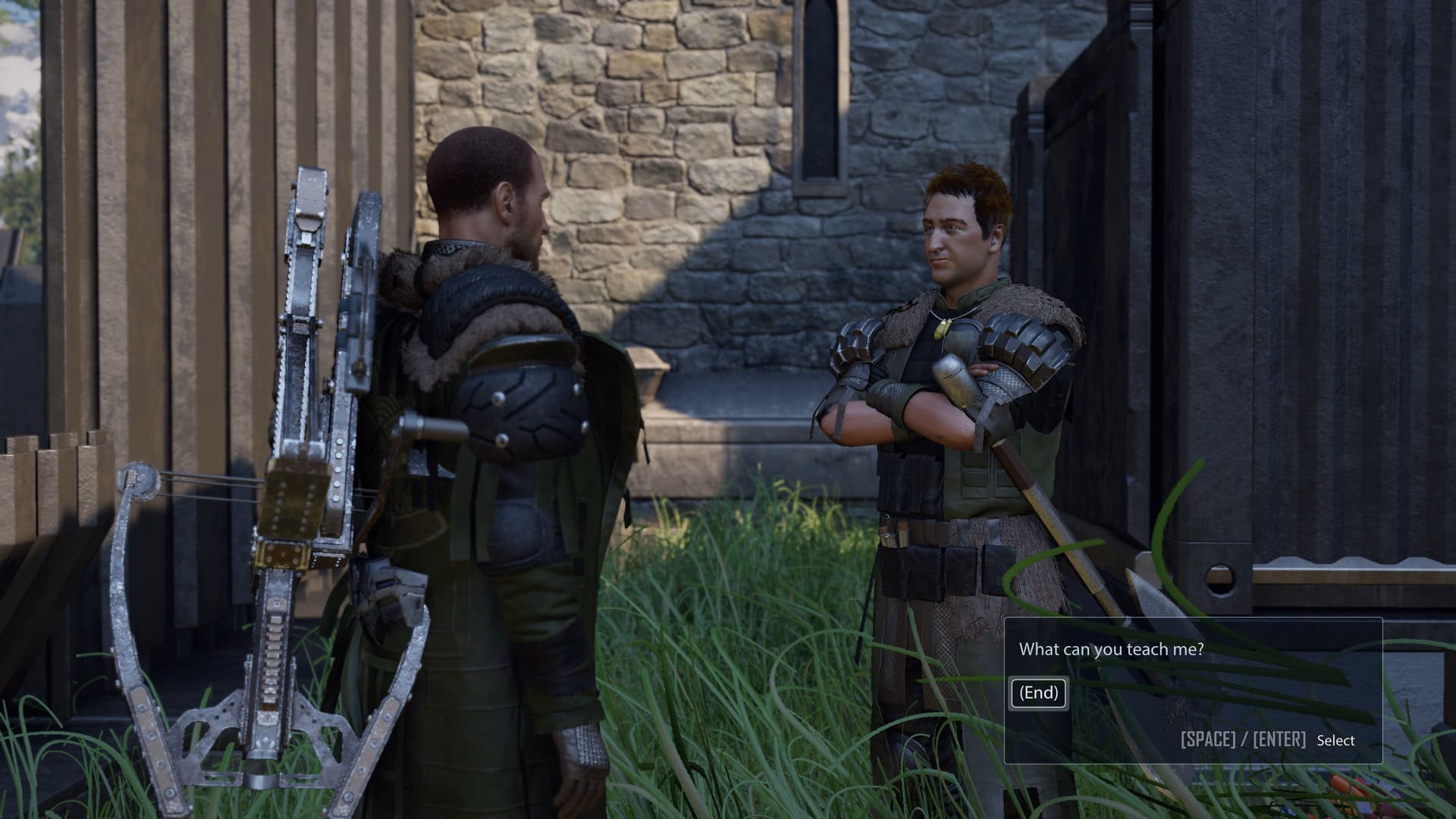Click the (End) button to close conversation
Image resolution: width=1456 pixels, height=819 pixels.
1039,692
